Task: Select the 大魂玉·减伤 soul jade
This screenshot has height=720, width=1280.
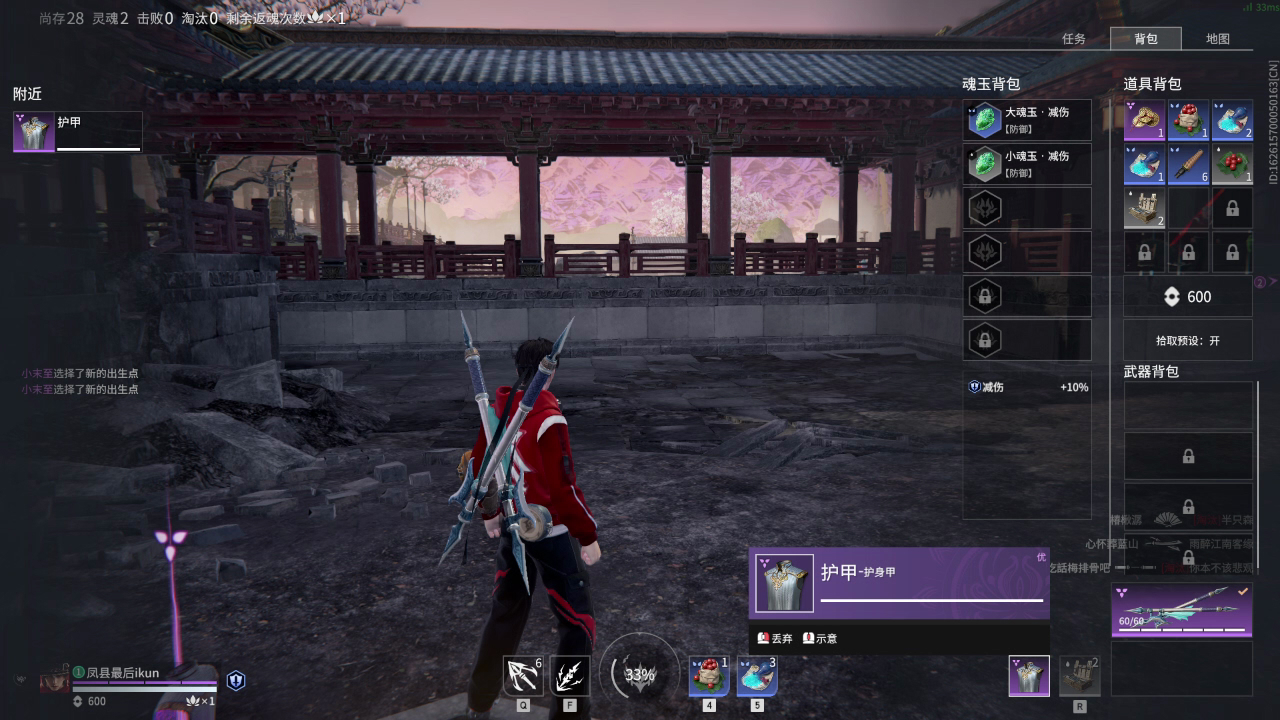Action: [x=1027, y=120]
